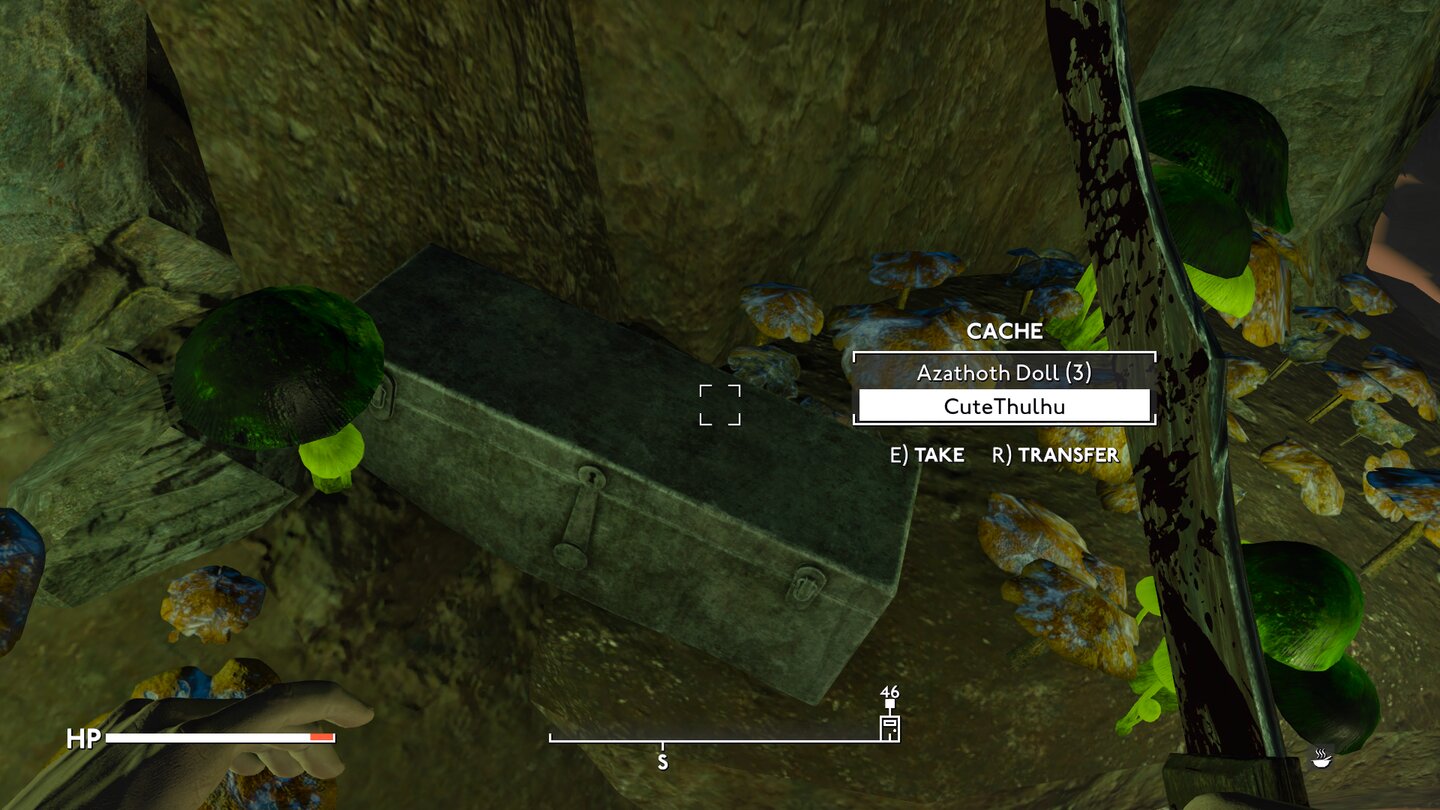This screenshot has height=810, width=1440.
Task: Deselect the highlighted CuteThulhu row
Action: (1004, 406)
